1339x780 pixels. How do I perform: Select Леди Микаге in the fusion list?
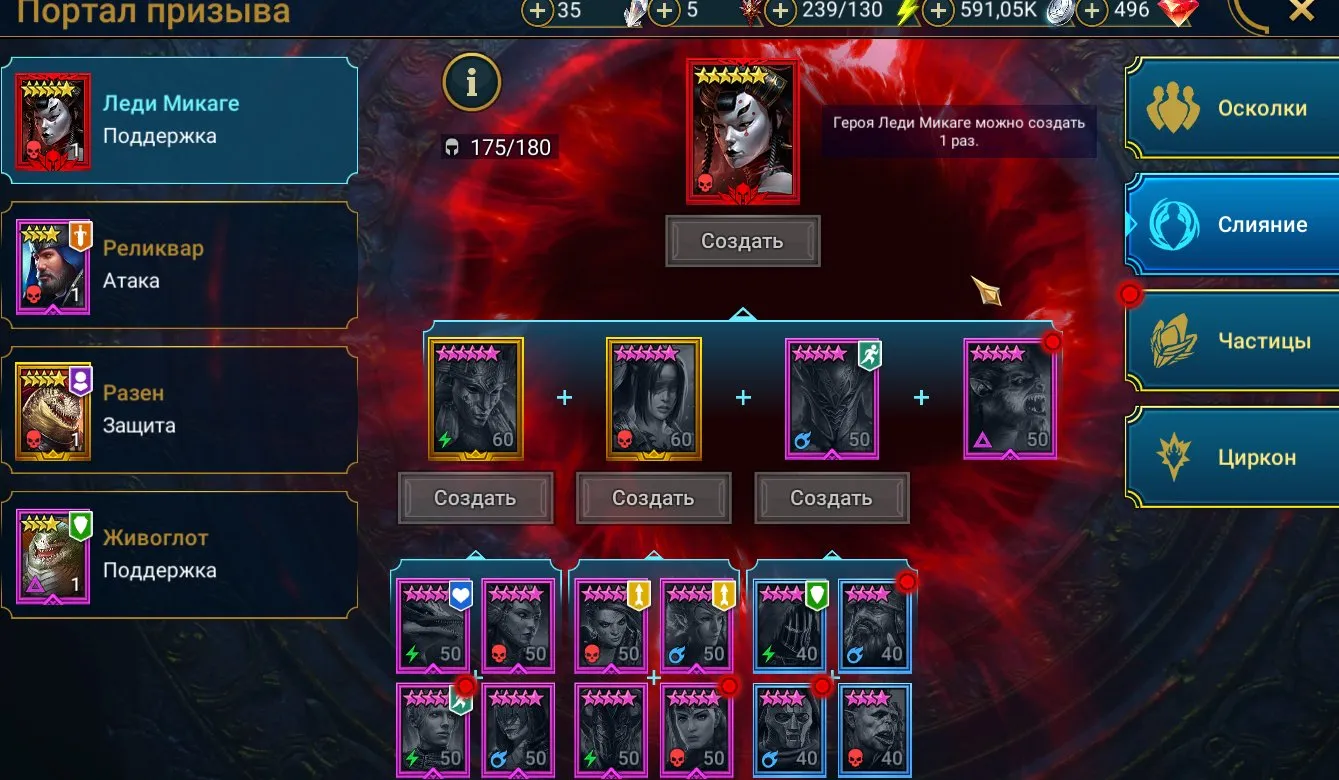tap(180, 120)
